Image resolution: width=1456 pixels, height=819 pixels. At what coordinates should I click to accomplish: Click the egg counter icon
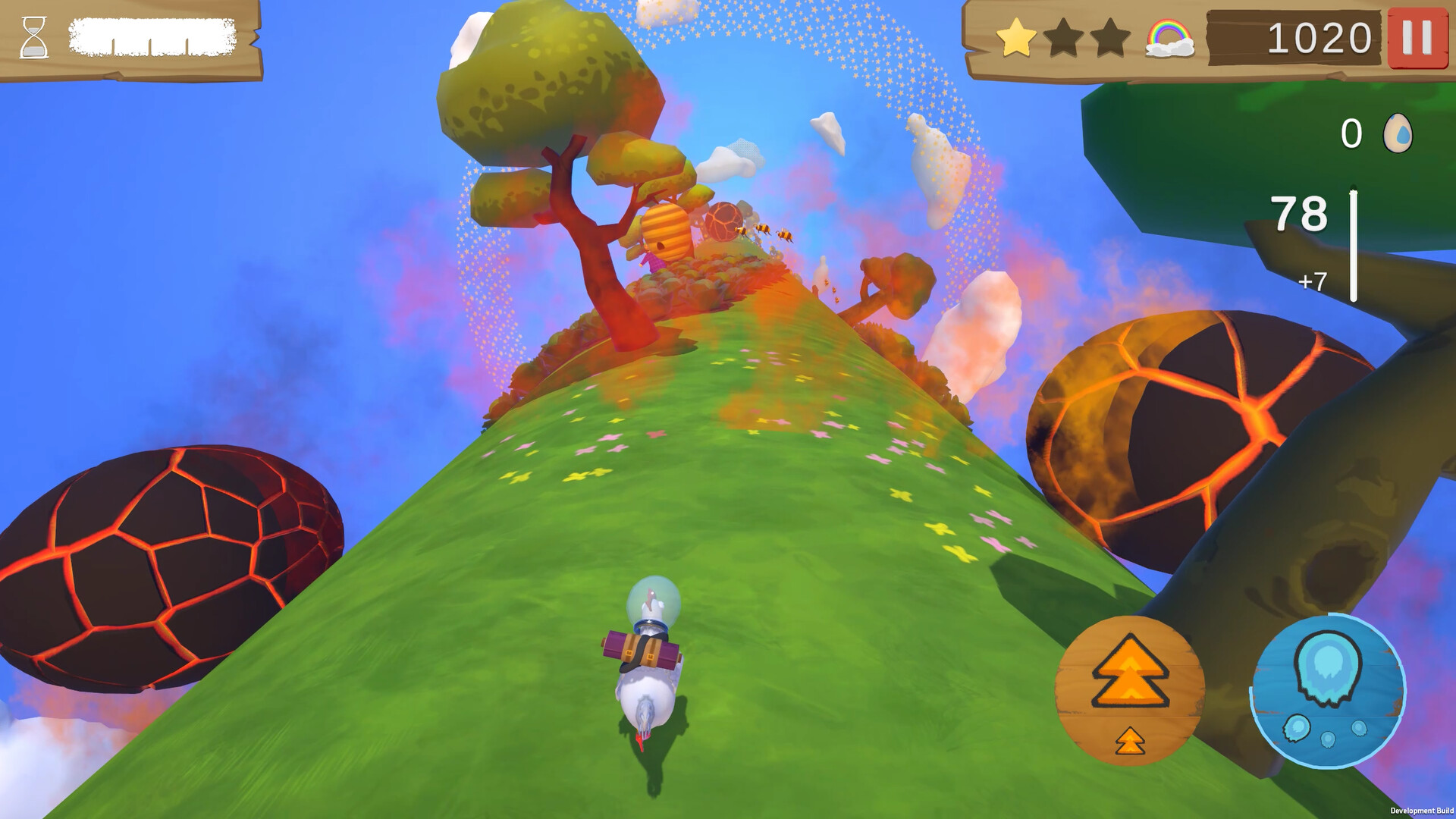(1398, 133)
